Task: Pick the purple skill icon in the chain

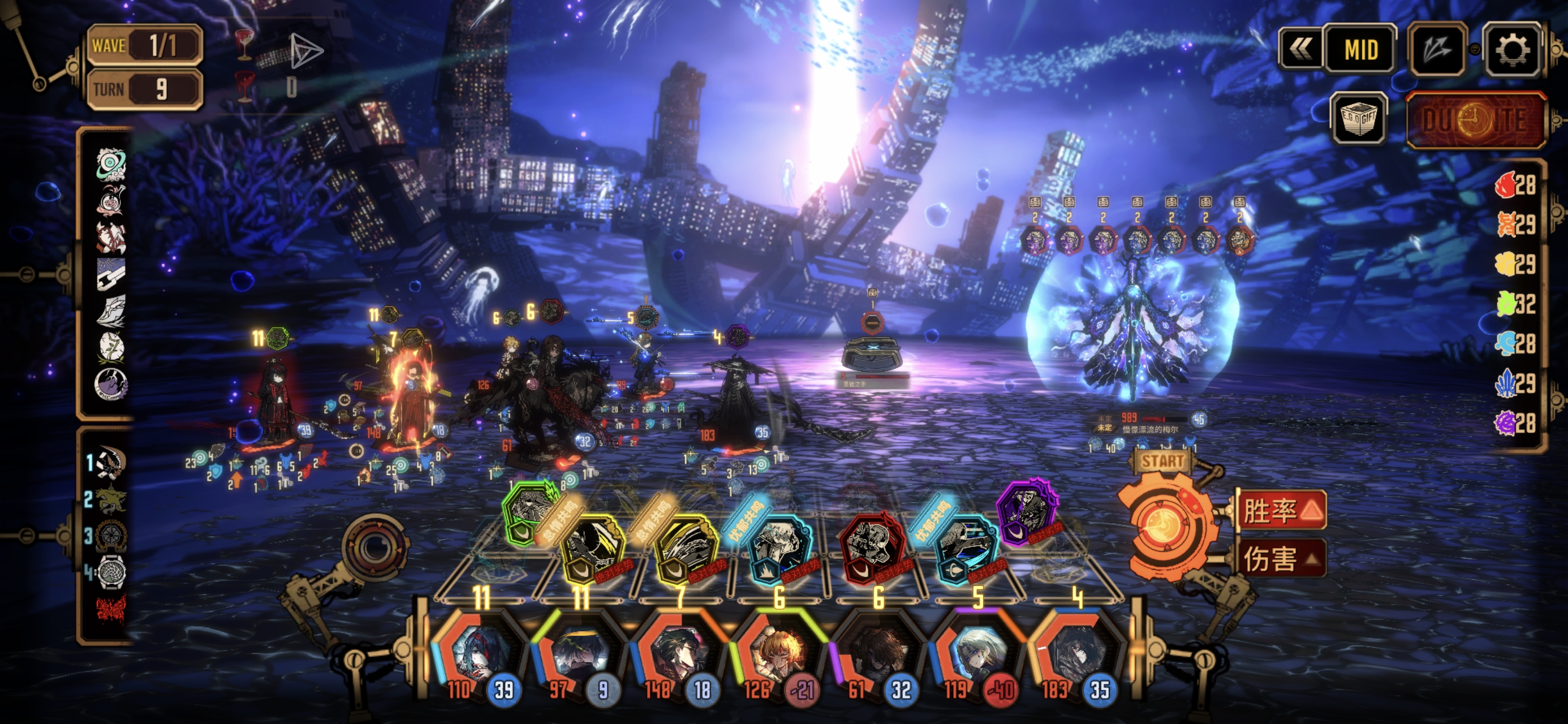Action: (1026, 512)
